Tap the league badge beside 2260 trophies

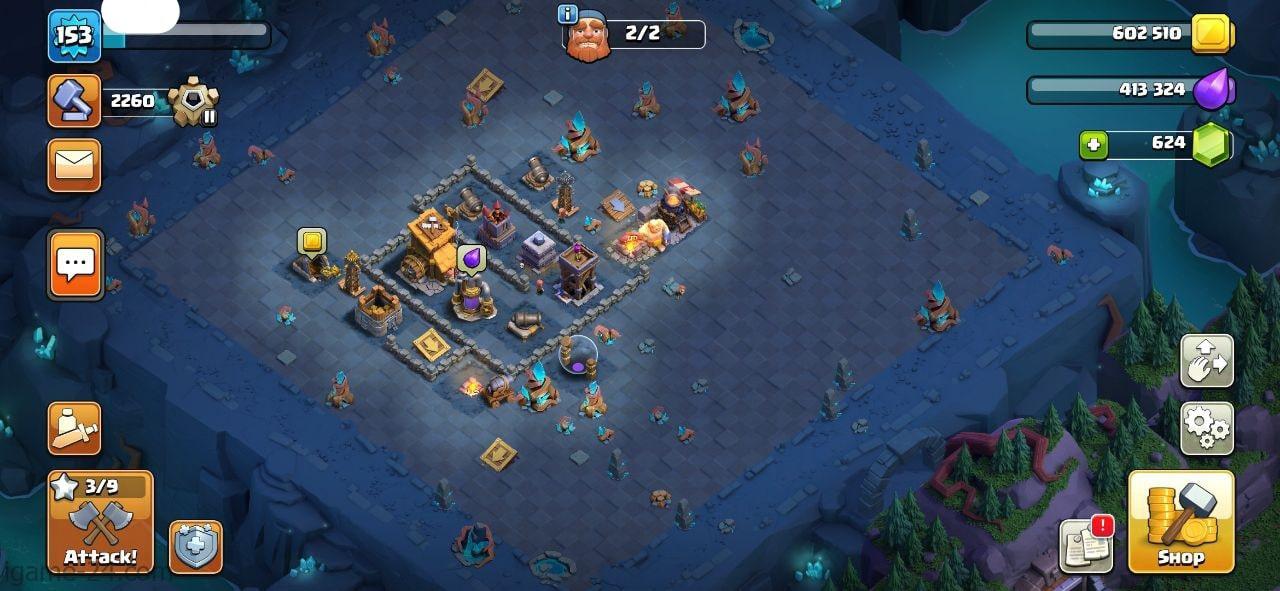coord(193,101)
